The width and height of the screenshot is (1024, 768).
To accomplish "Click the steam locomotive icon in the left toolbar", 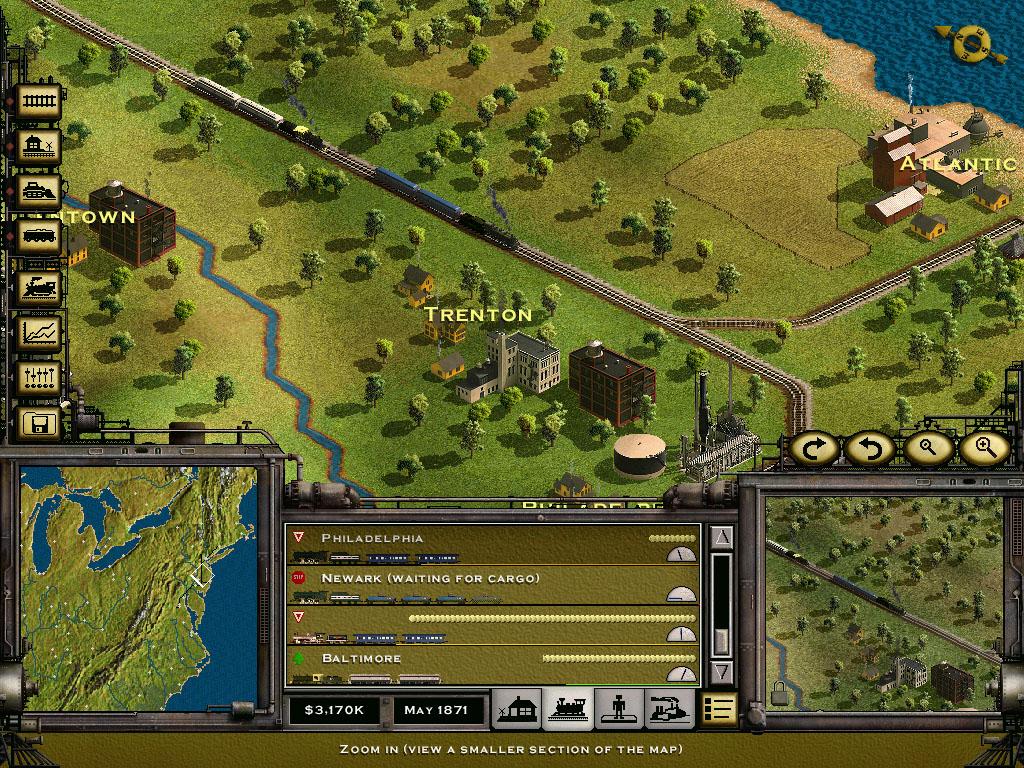I will pos(40,286).
